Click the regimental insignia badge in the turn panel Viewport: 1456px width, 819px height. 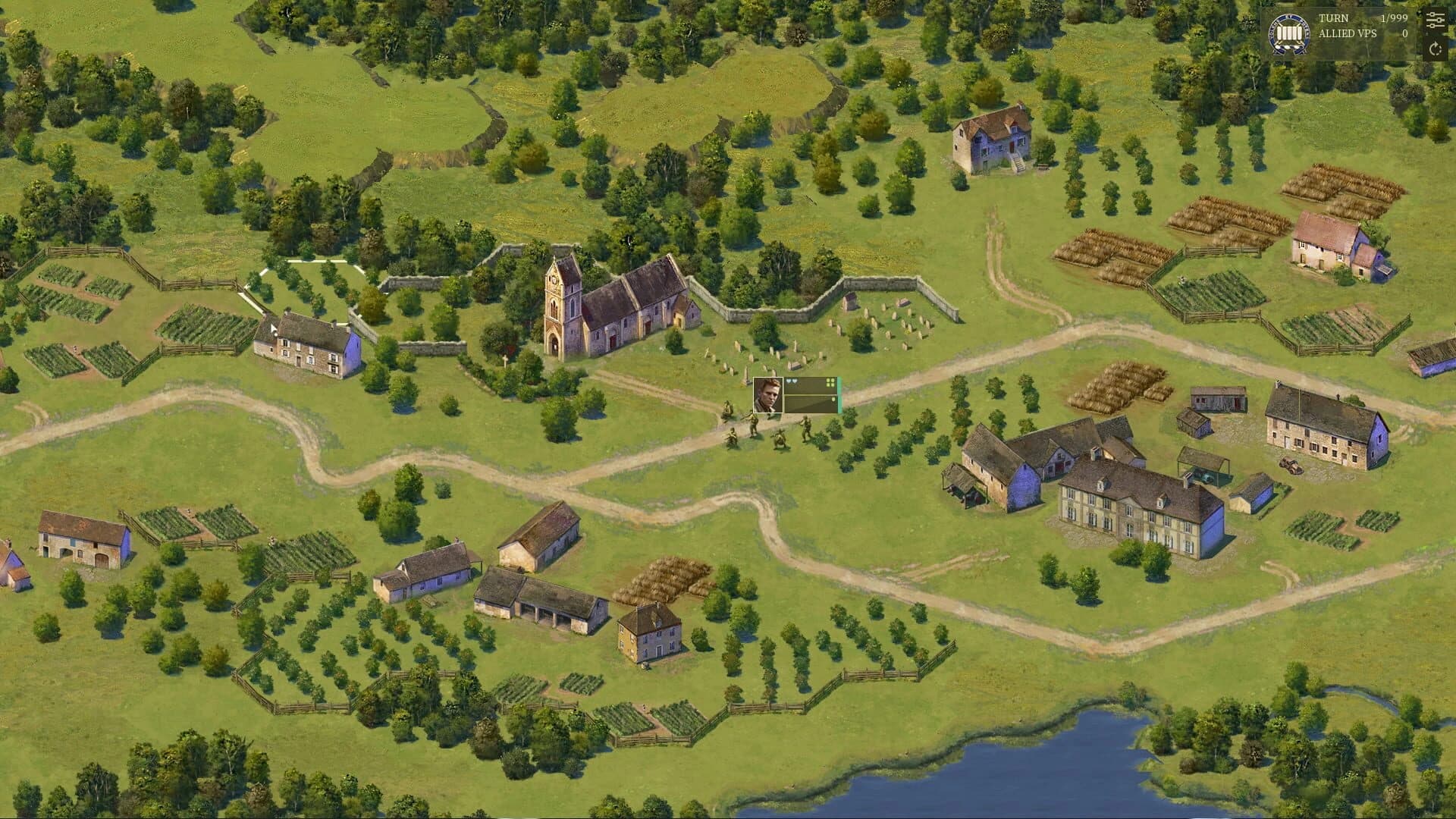[1289, 33]
